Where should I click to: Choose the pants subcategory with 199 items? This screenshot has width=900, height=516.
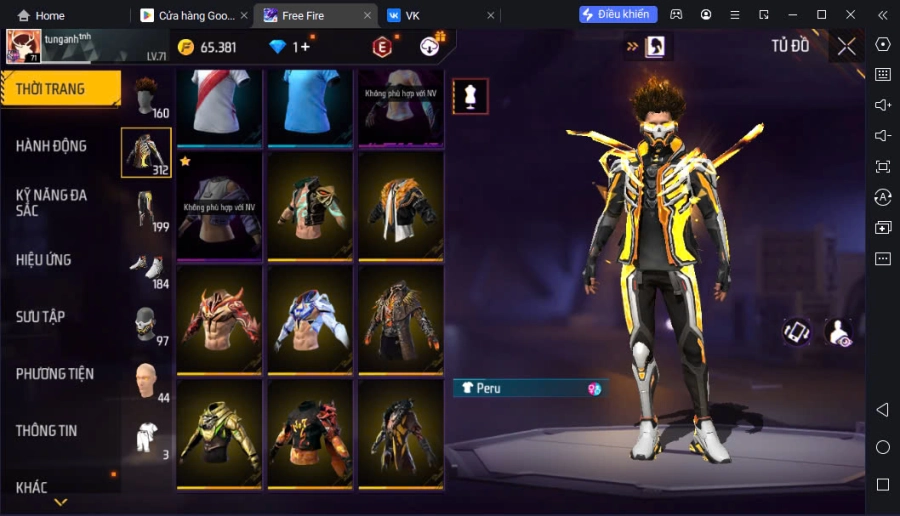coord(146,210)
